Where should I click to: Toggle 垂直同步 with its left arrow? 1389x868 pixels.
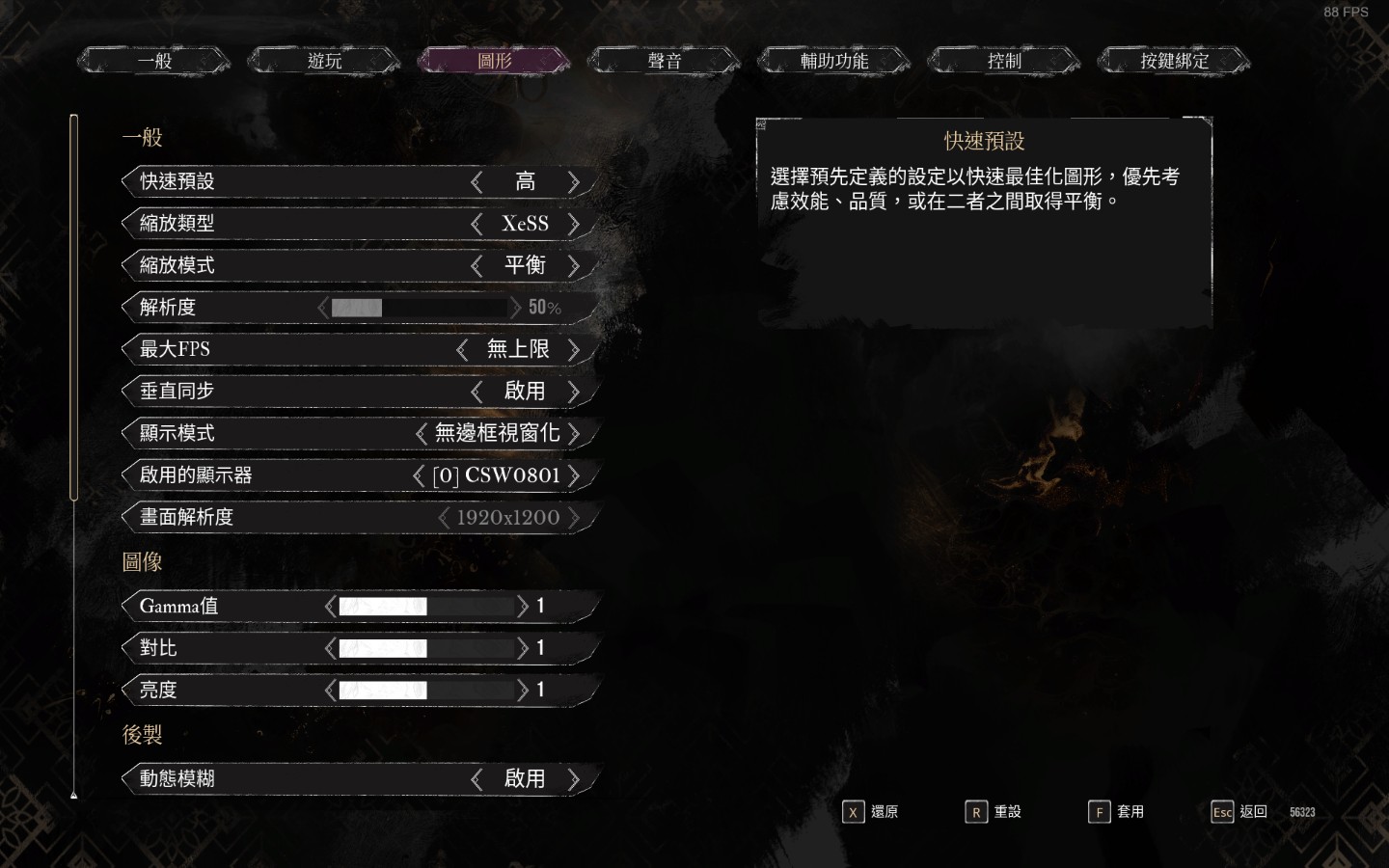(477, 391)
